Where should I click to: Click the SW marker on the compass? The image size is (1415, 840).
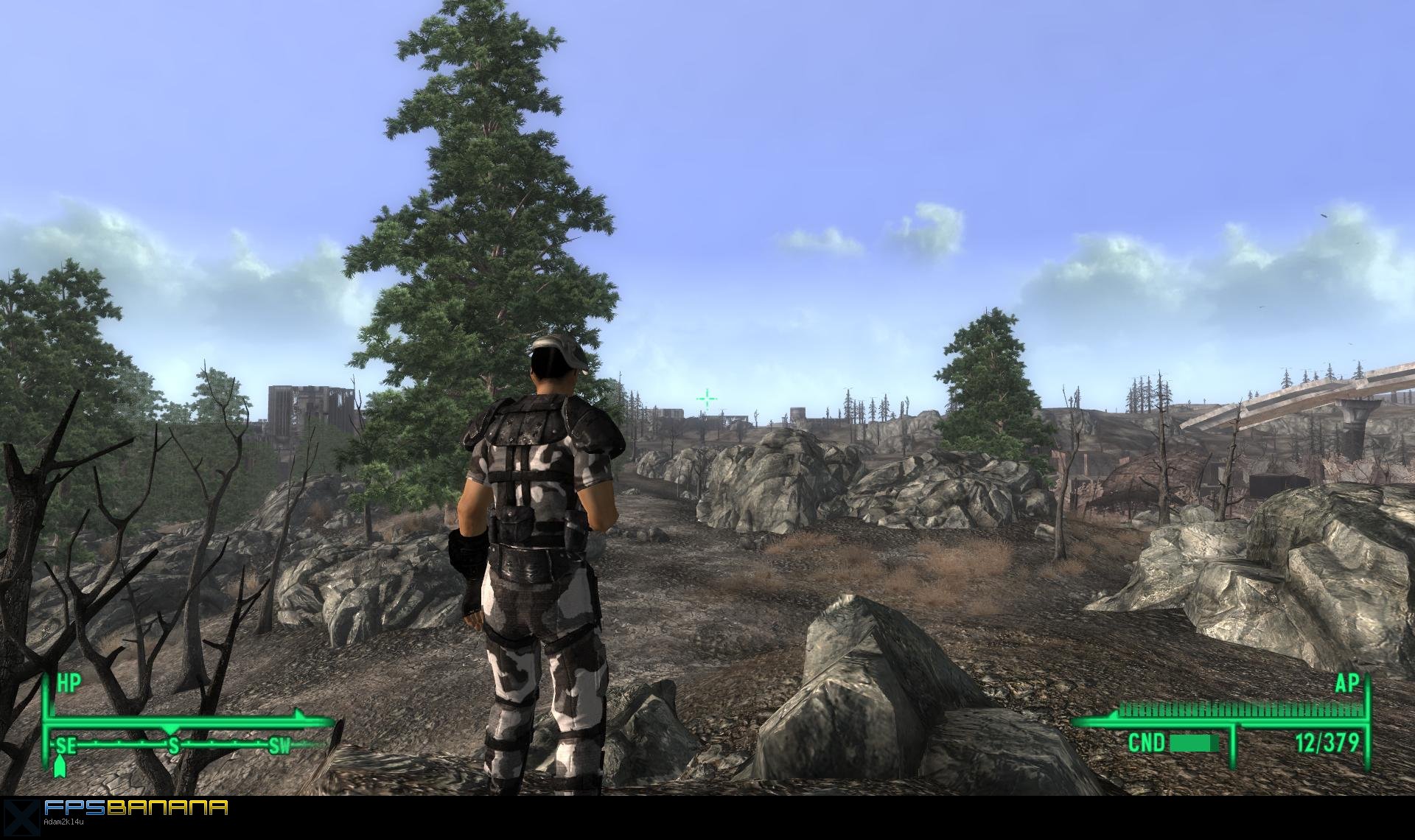click(282, 746)
